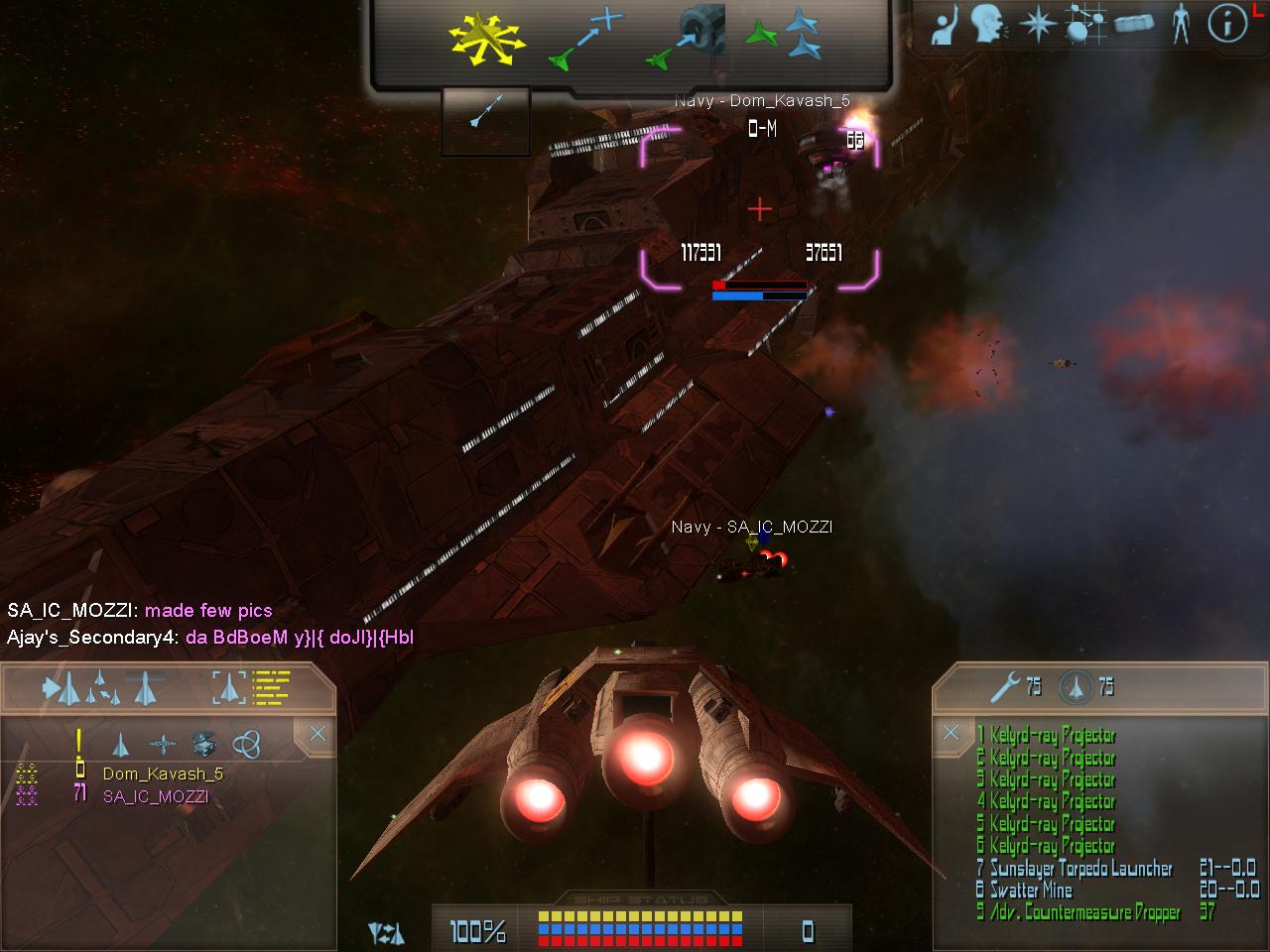Open the inventory cargo icon
This screenshot has width=1270, height=952.
pos(1134,24)
